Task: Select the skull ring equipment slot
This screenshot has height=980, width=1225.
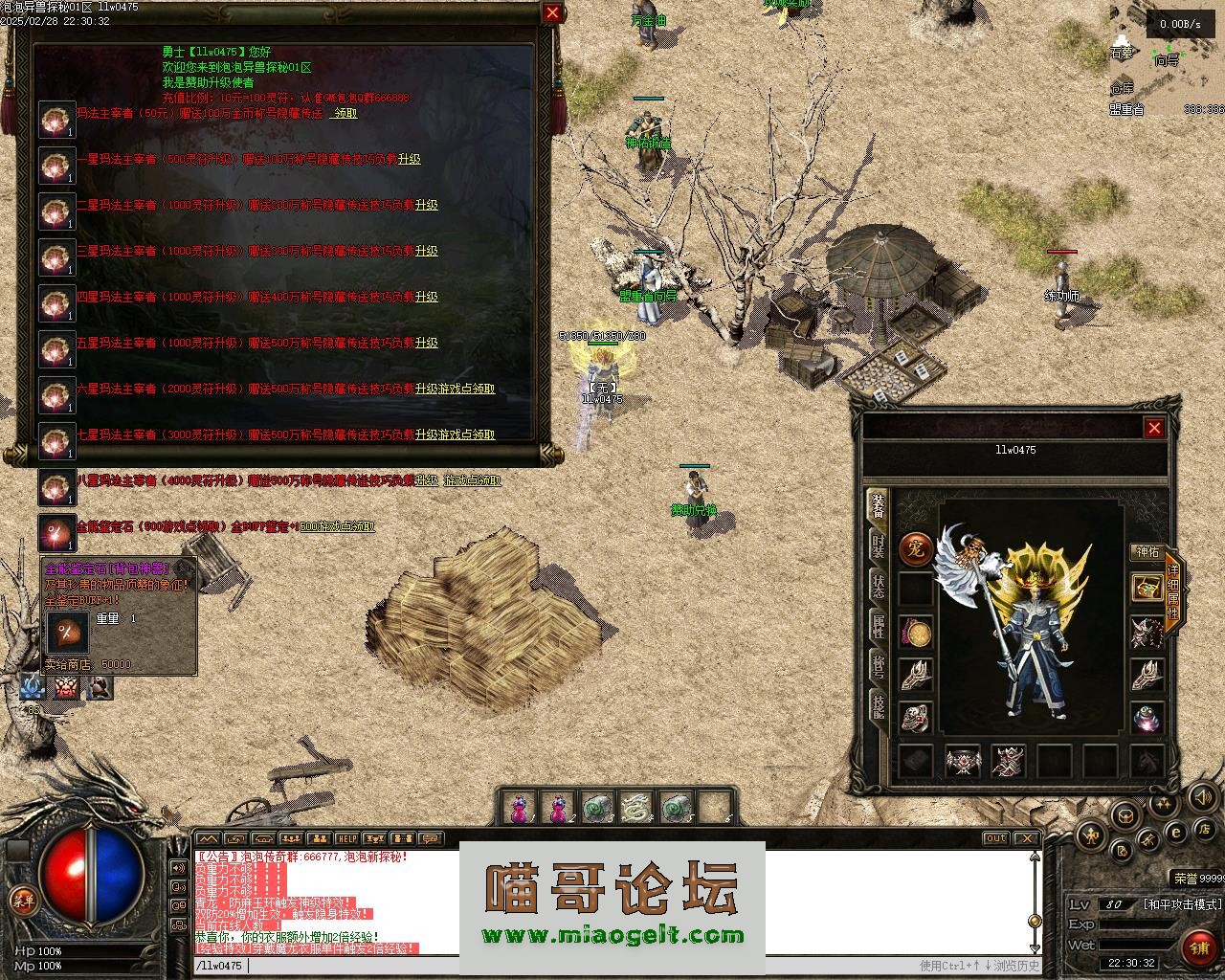Action: pyautogui.click(x=916, y=716)
